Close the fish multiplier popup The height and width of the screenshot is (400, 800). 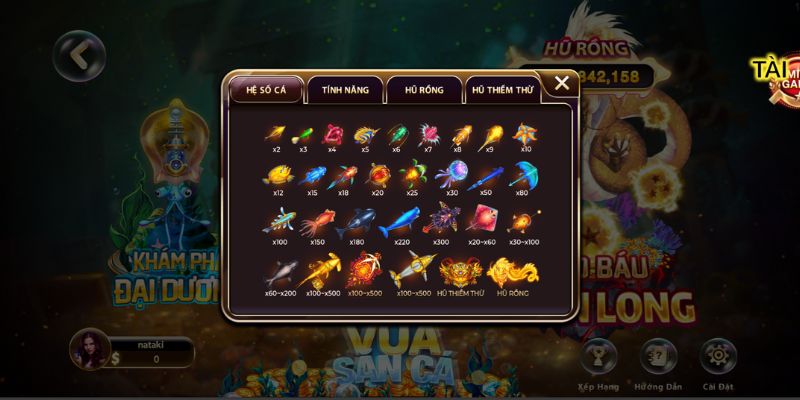pyautogui.click(x=562, y=84)
